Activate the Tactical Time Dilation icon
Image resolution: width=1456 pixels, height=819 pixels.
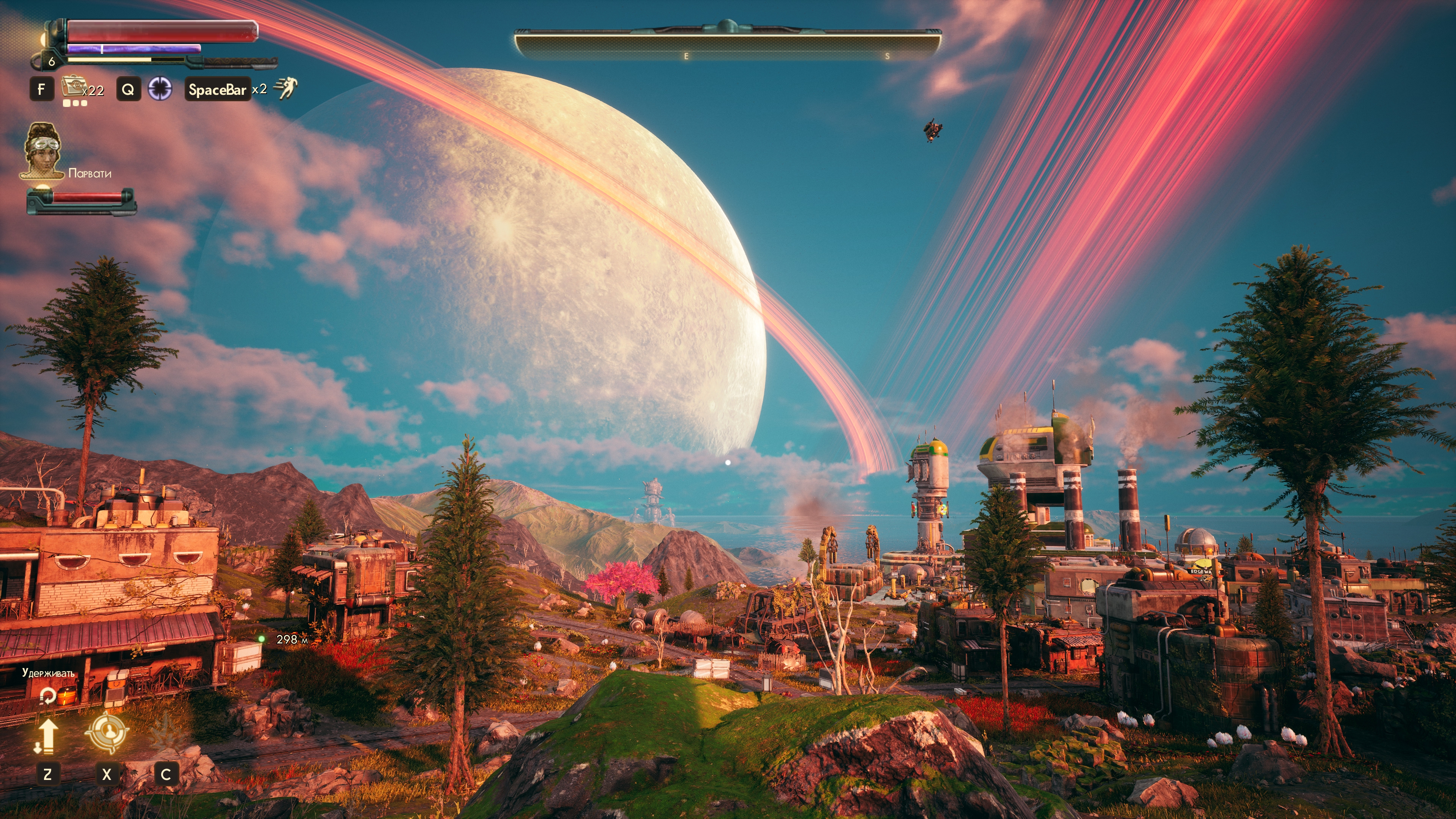pyautogui.click(x=160, y=89)
